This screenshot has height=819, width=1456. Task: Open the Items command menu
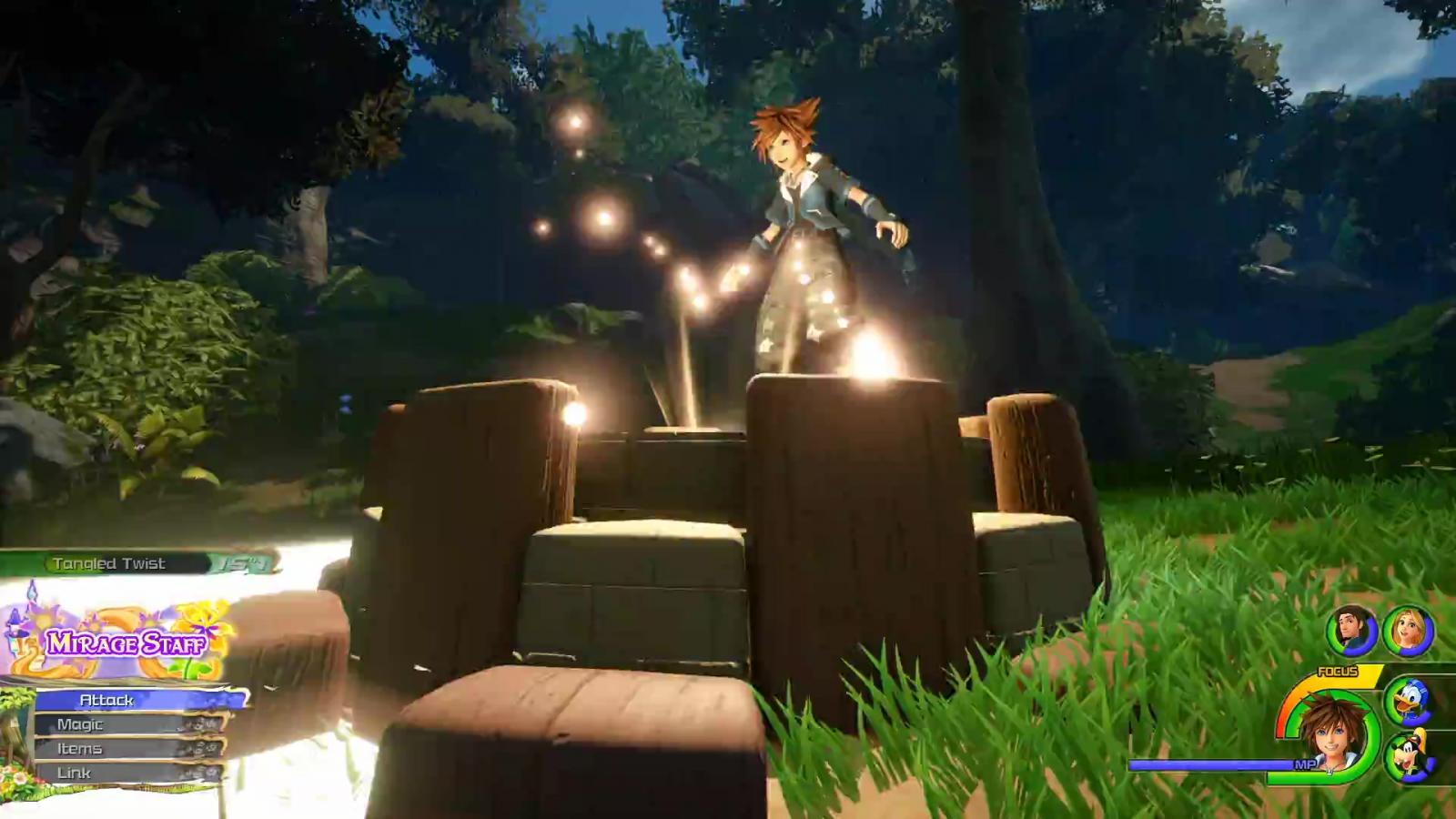tap(127, 749)
